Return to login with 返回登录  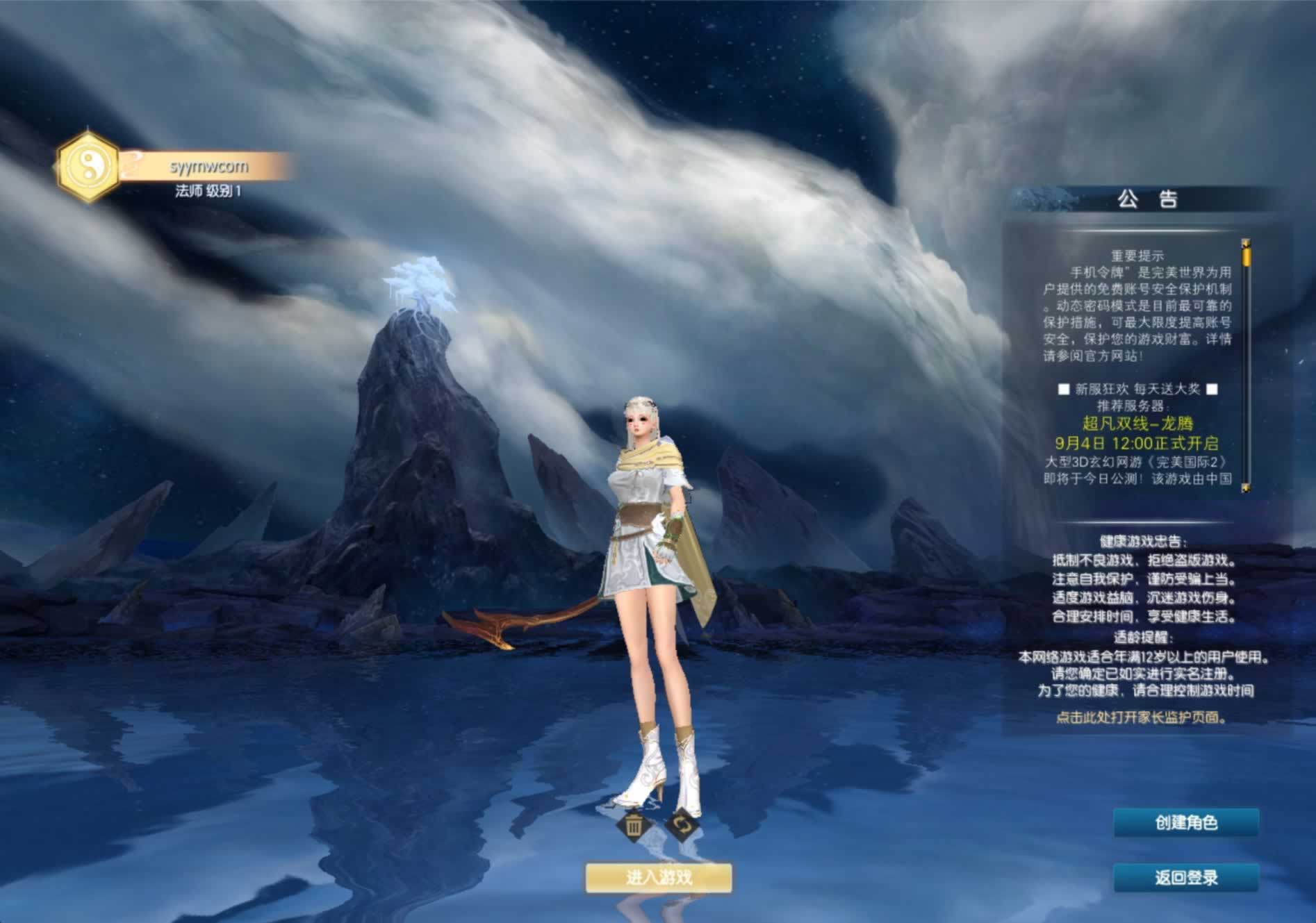point(1185,878)
